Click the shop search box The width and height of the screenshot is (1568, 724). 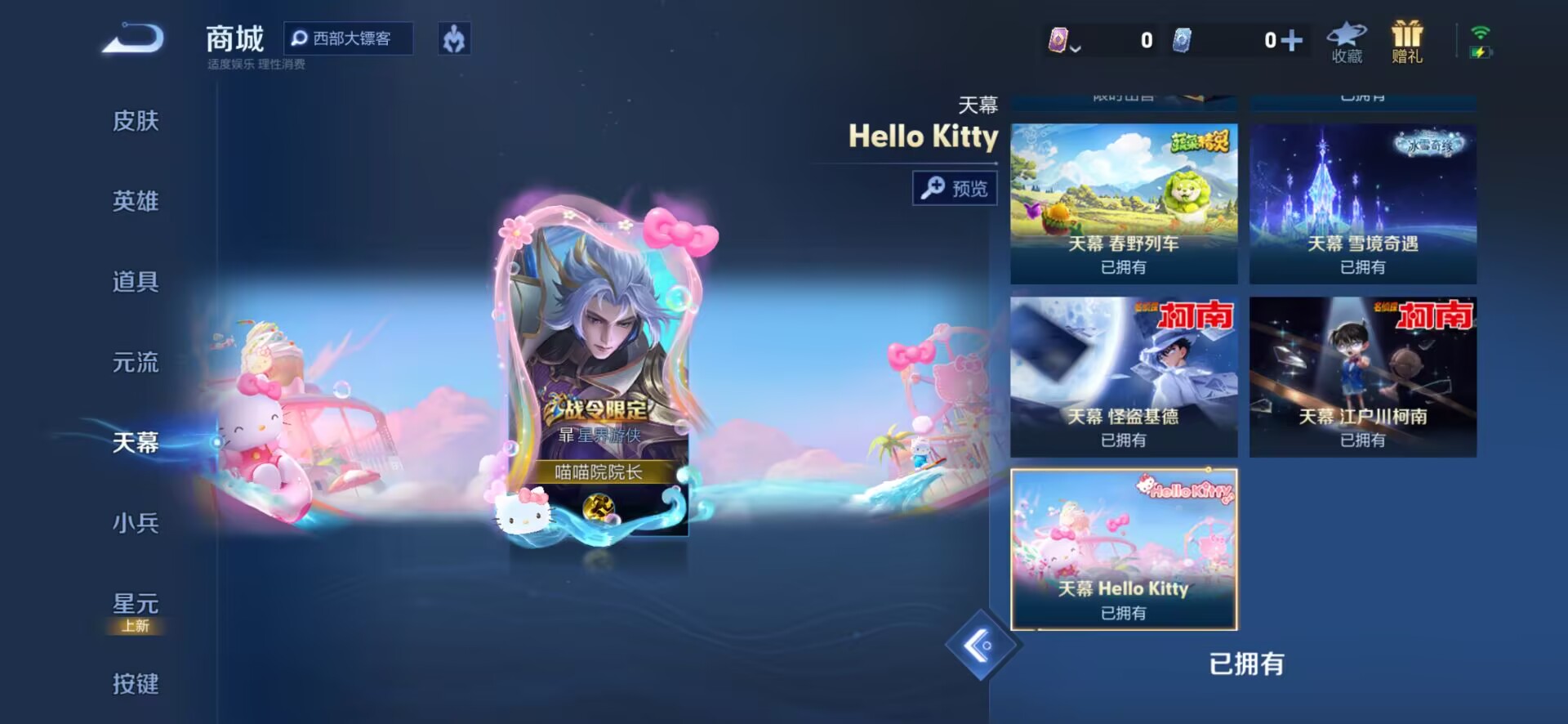pyautogui.click(x=349, y=38)
